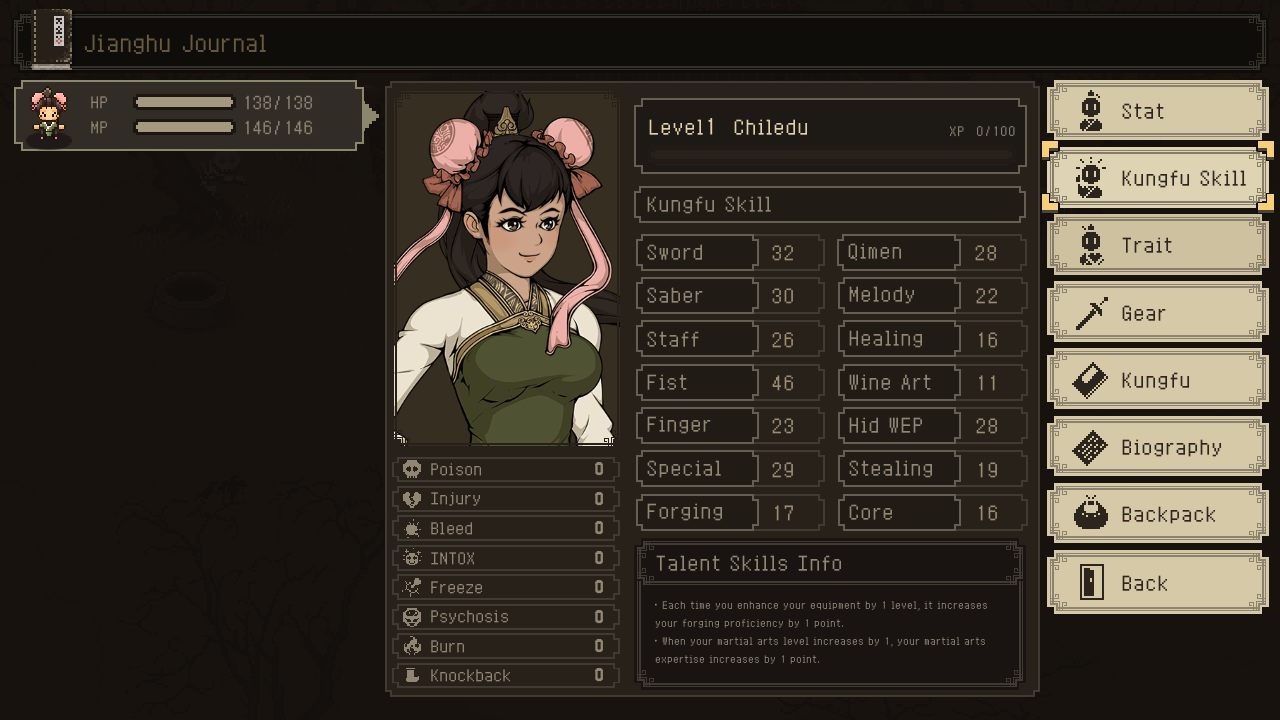Switch to the Trait tab
This screenshot has height=720, width=1280.
pos(1156,245)
